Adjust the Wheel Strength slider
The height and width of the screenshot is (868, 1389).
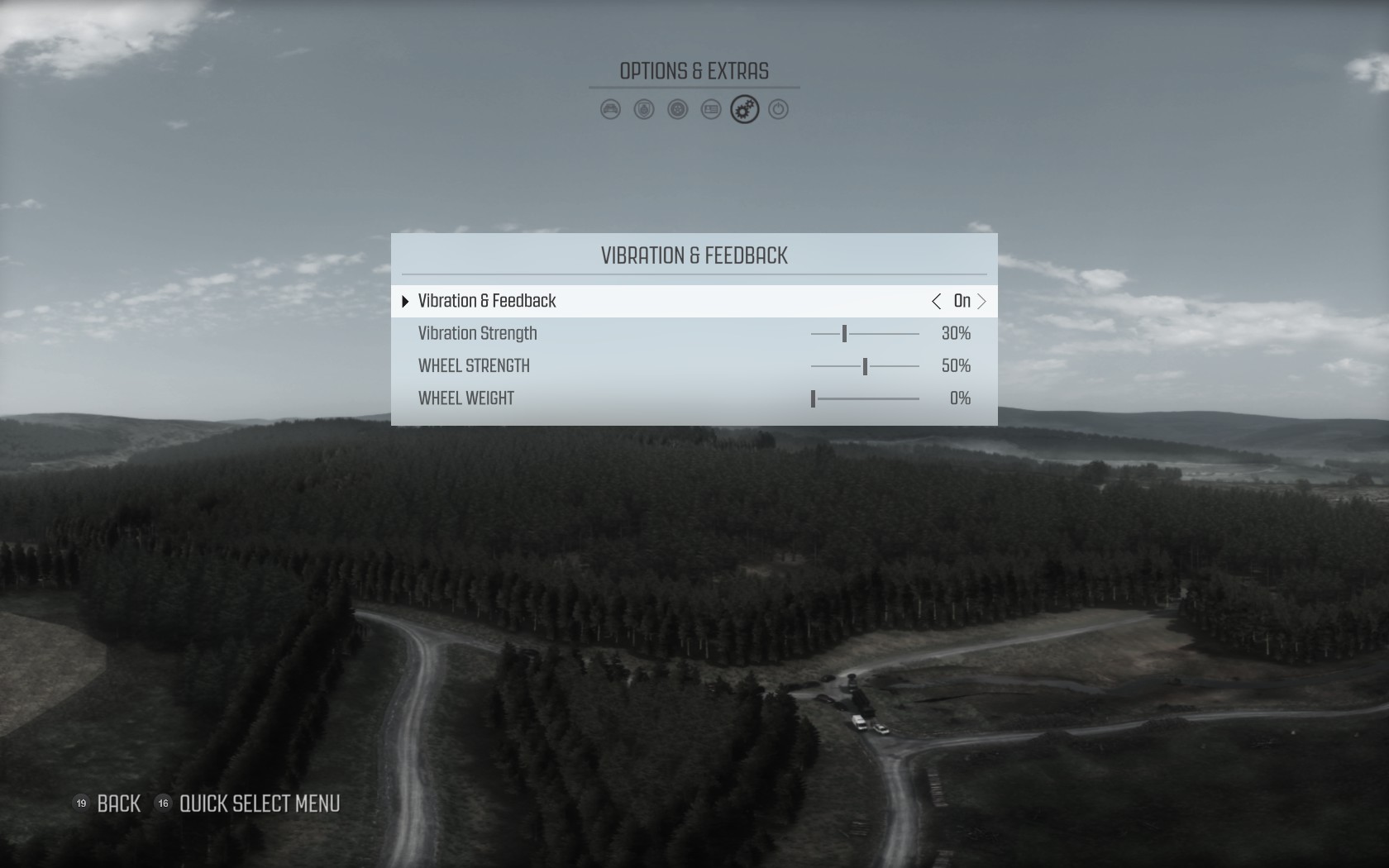pos(865,366)
